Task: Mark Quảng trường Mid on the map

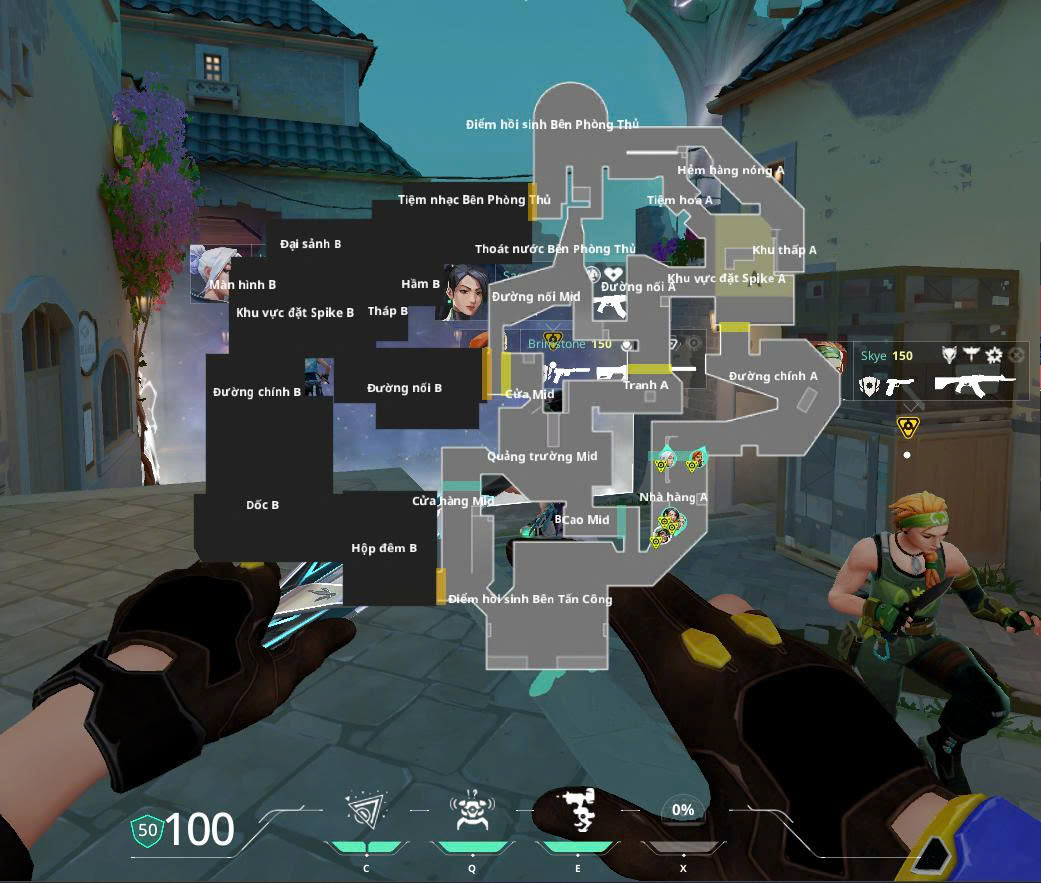Action: (542, 457)
